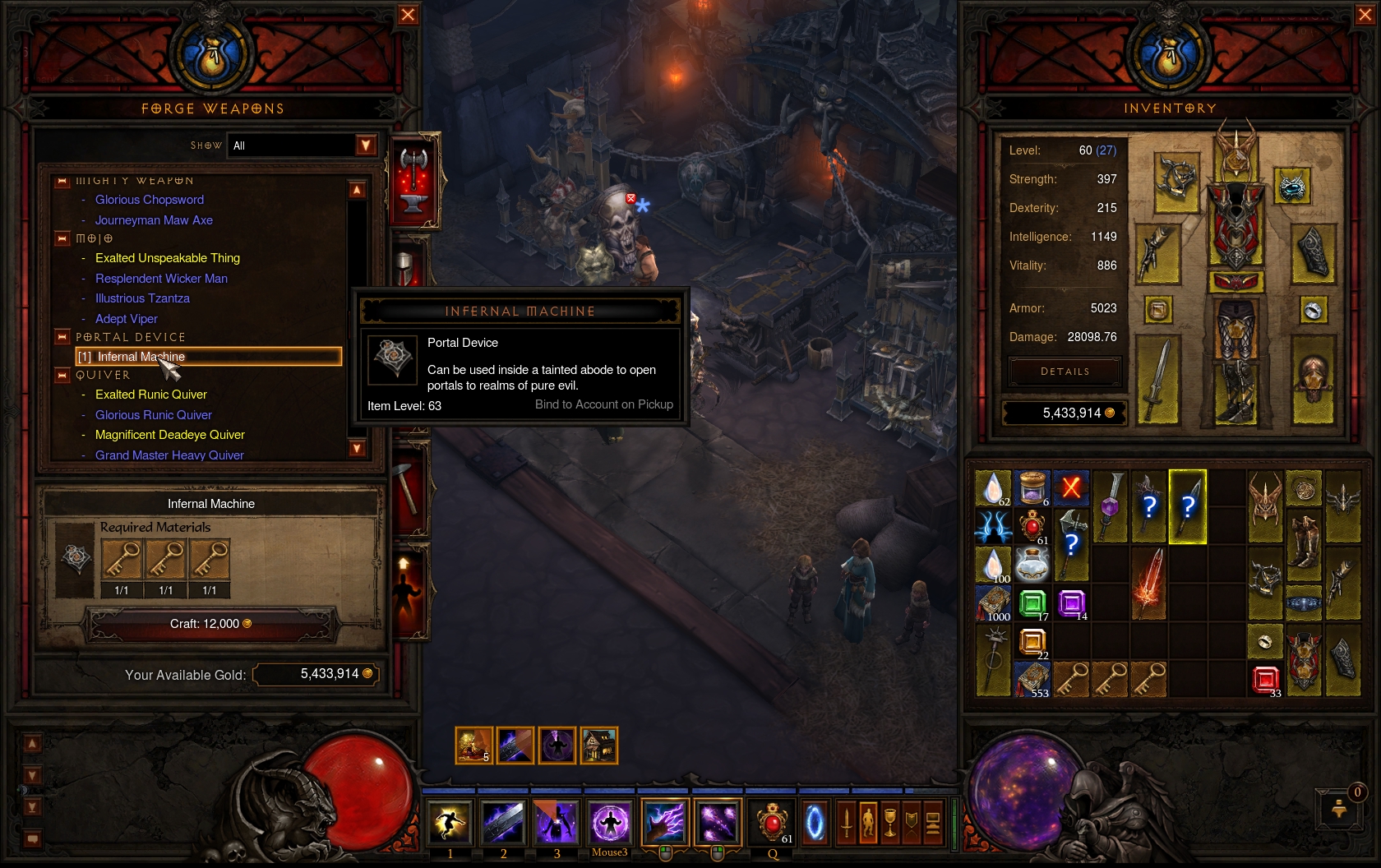
Task: Click the town portal icon on hotbar
Action: tap(815, 823)
